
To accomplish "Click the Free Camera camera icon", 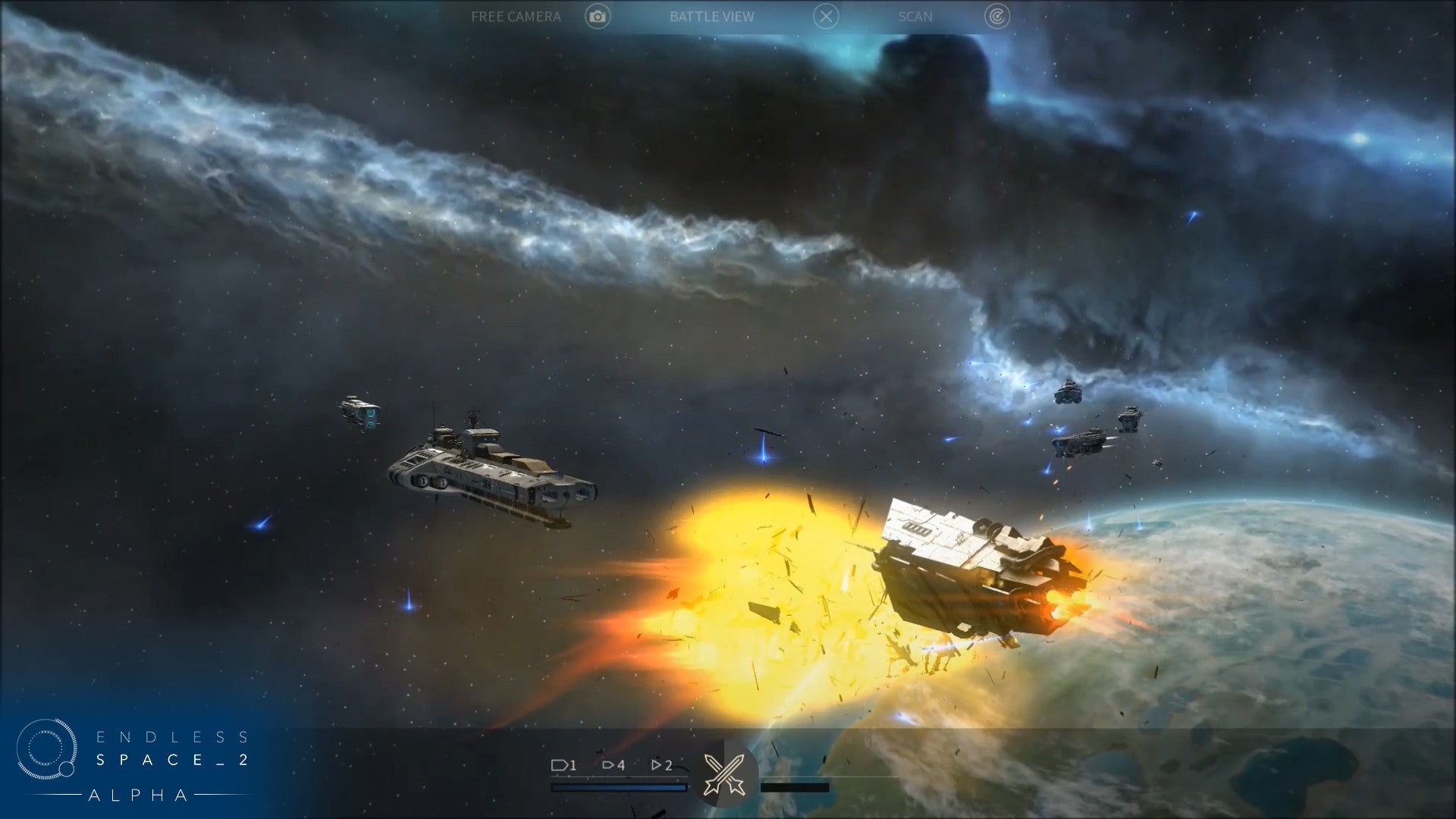I will click(598, 17).
